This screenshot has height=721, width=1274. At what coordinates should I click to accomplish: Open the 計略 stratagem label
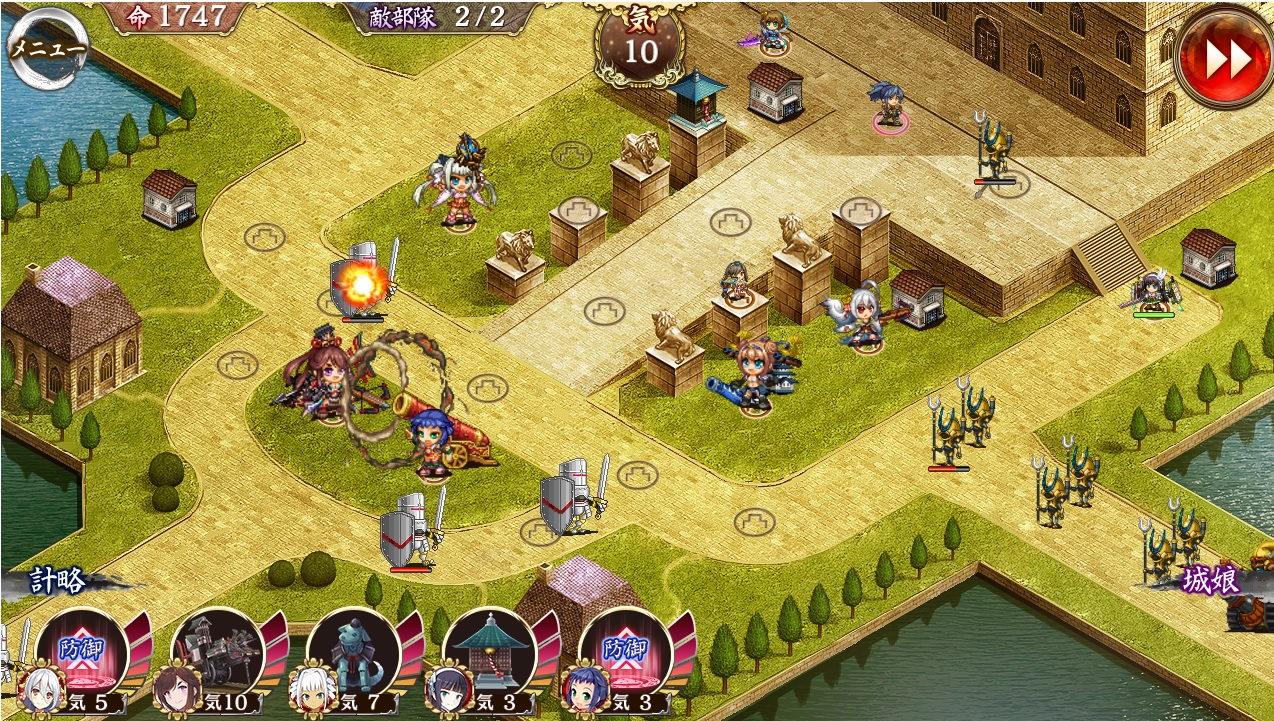click(57, 582)
